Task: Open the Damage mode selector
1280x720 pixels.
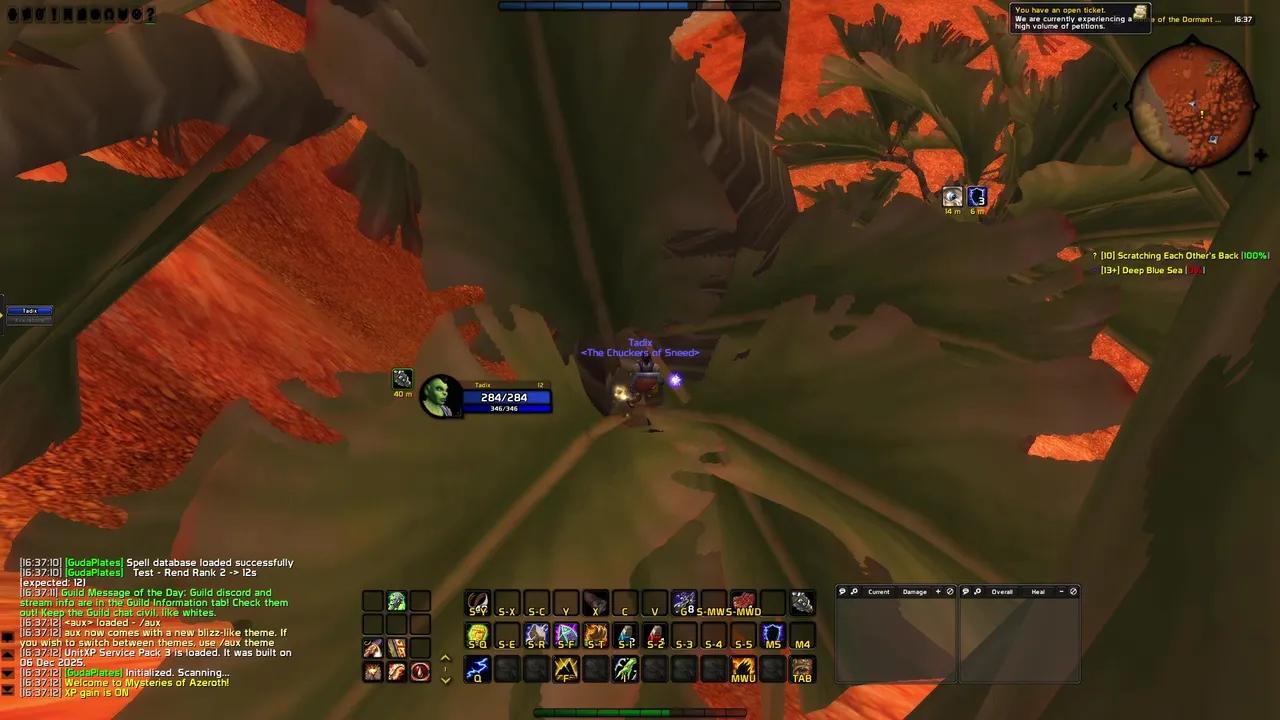Action: point(915,592)
